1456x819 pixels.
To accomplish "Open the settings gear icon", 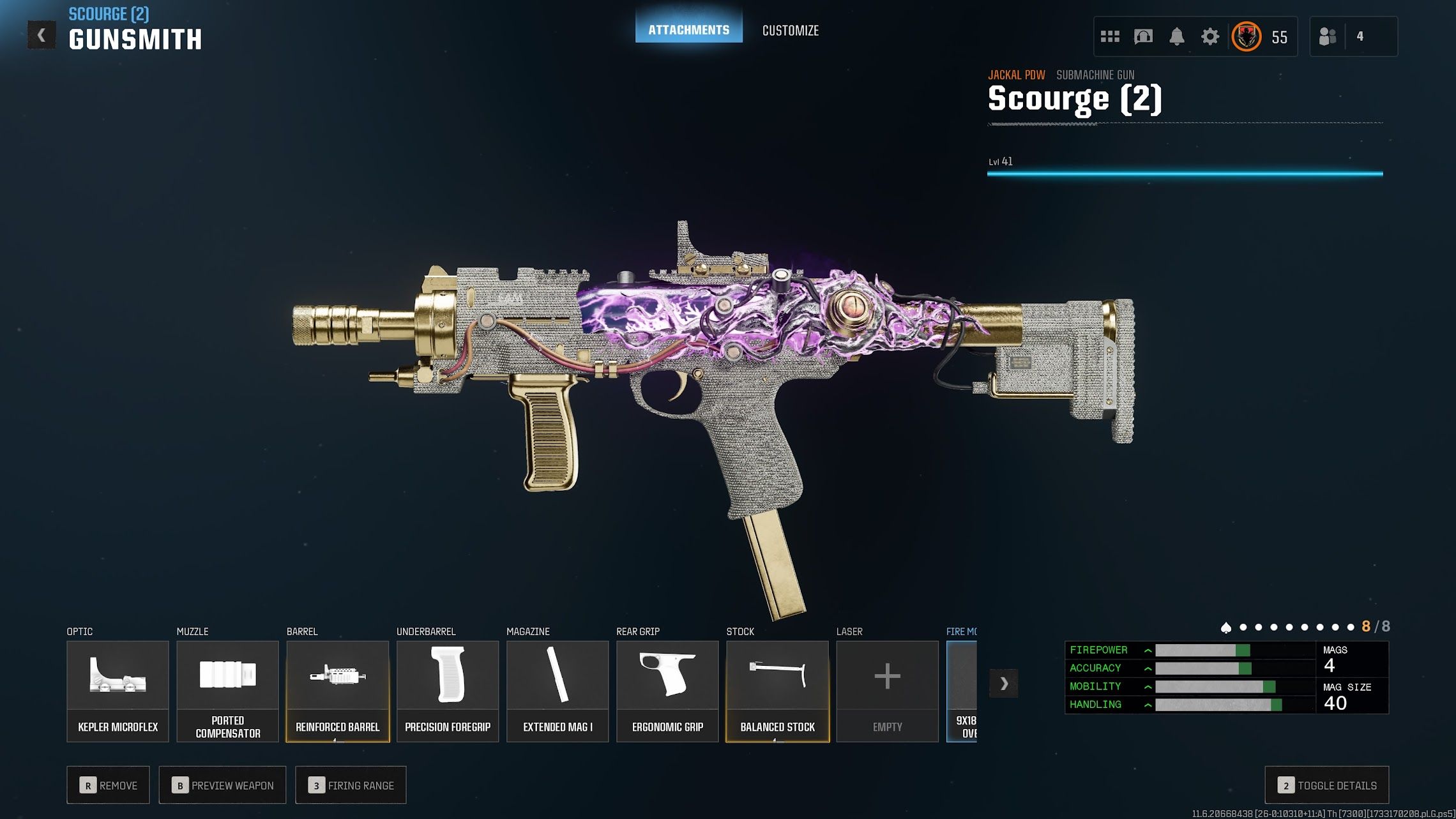I will coord(1210,36).
